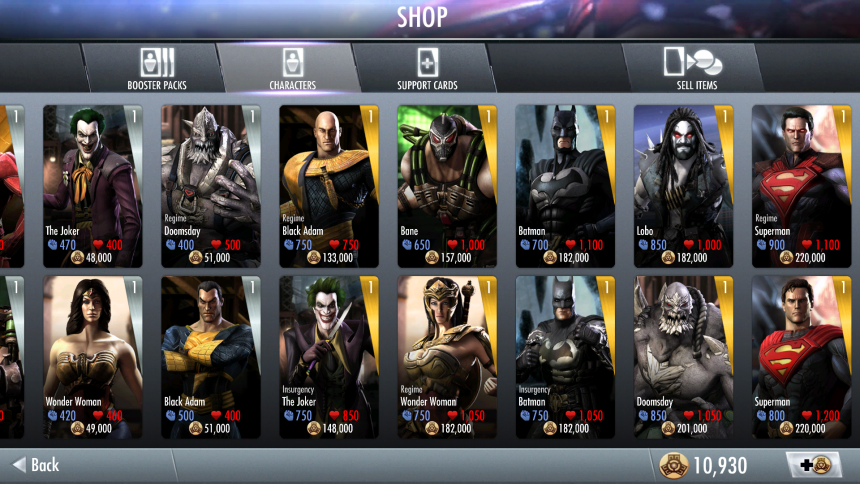The width and height of the screenshot is (860, 484).
Task: Select the Bane character card
Action: coord(447,185)
